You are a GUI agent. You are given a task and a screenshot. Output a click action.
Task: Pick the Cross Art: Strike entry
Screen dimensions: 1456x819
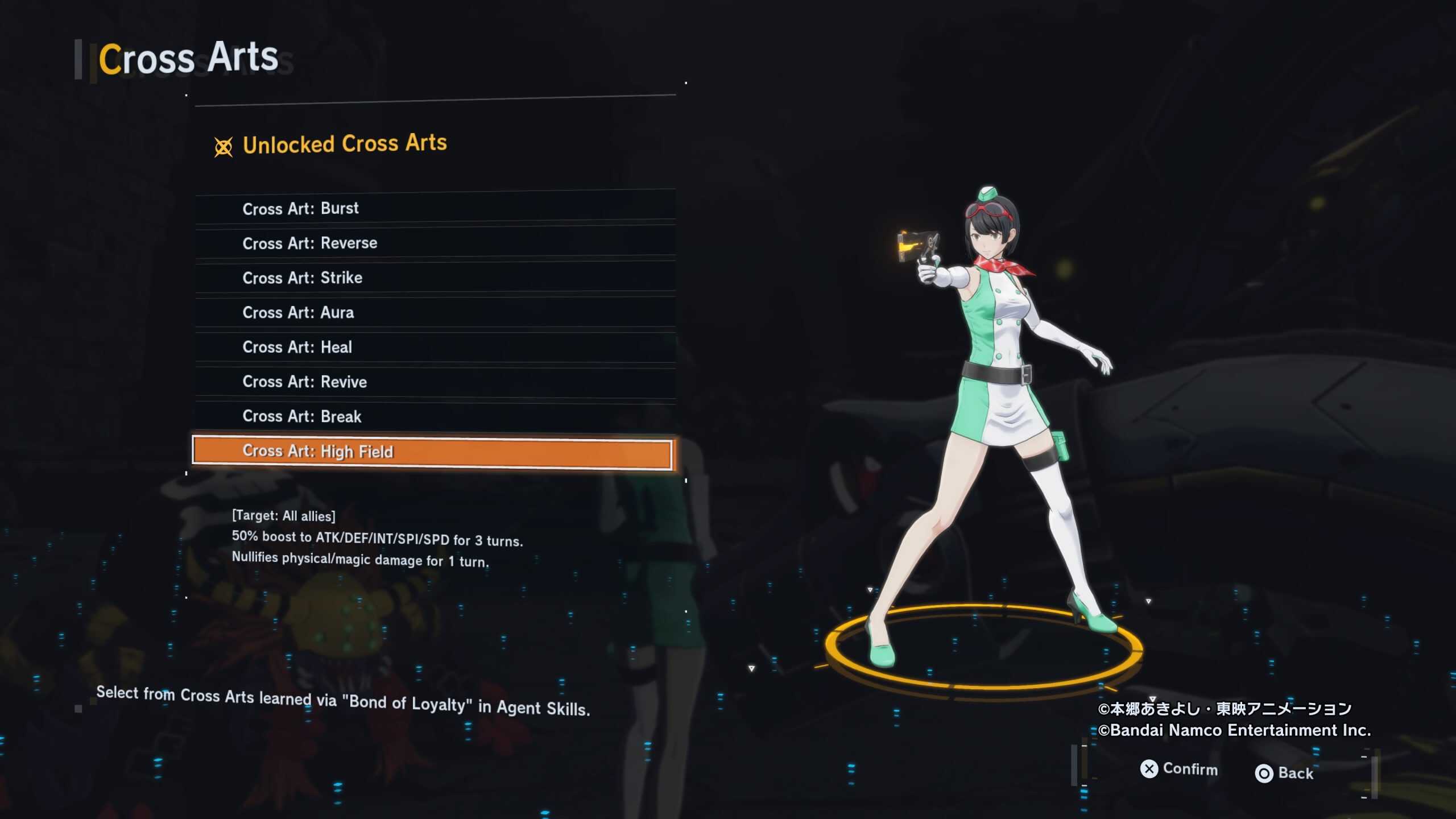(435, 277)
